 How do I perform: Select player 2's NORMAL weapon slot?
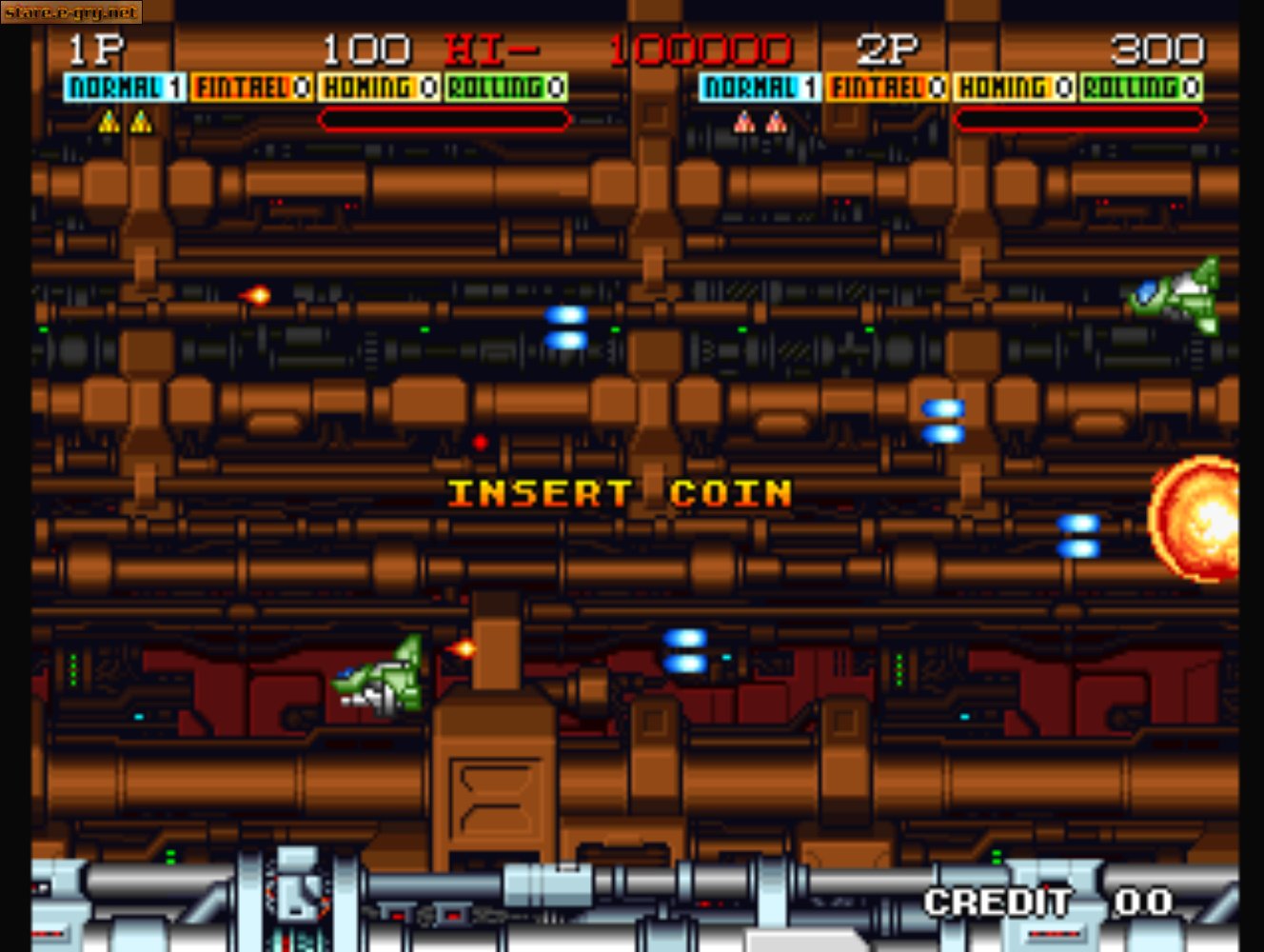760,88
